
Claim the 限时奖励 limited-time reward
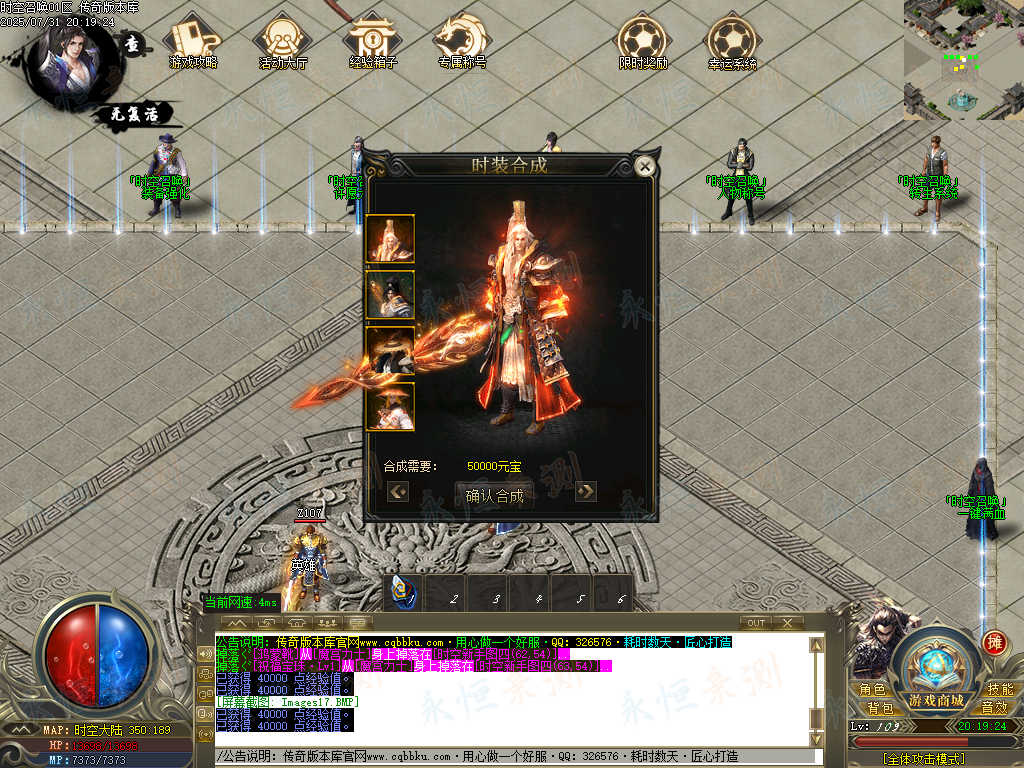click(642, 41)
